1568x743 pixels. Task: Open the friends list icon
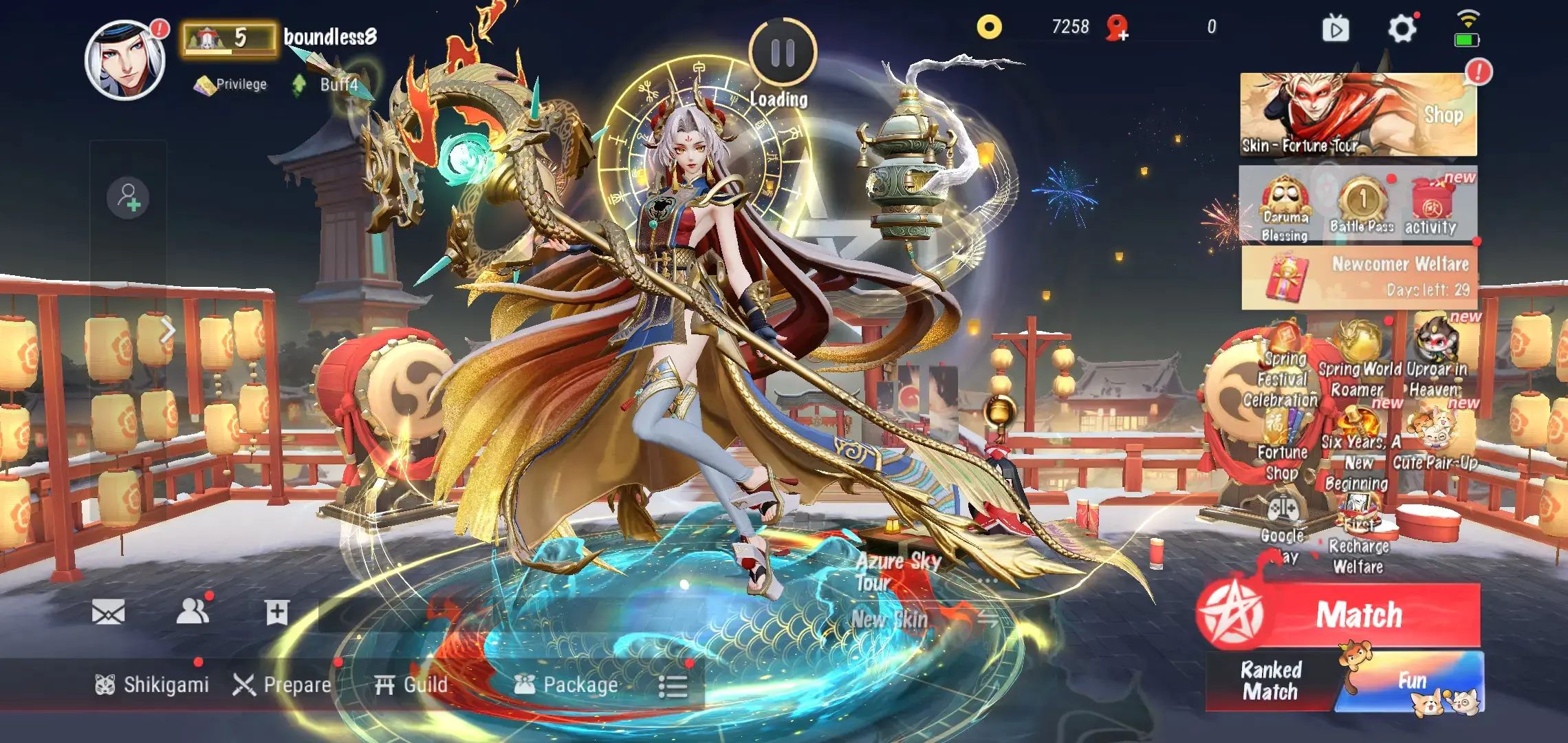(x=194, y=612)
